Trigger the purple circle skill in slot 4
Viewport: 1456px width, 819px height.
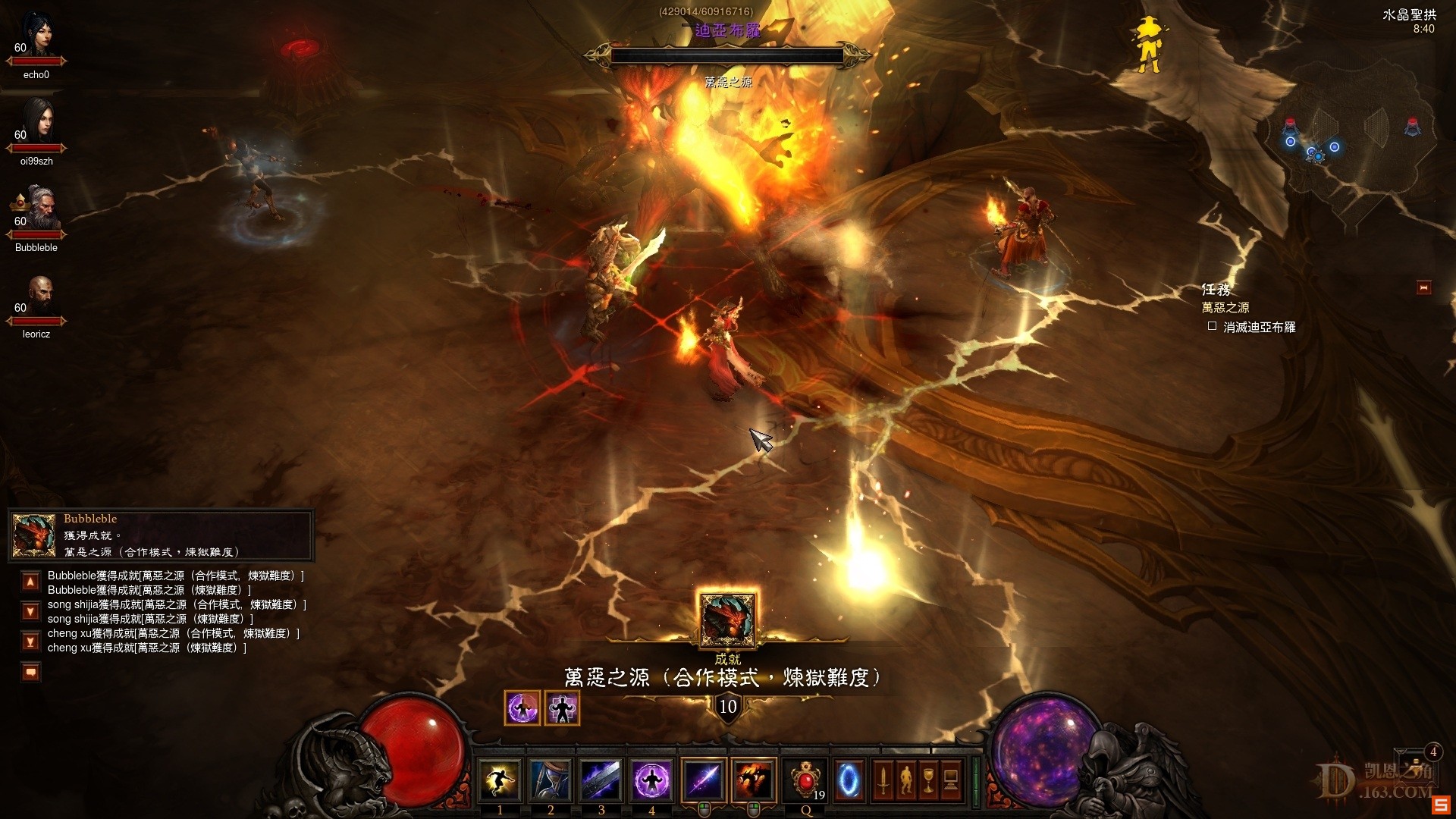pos(651,780)
